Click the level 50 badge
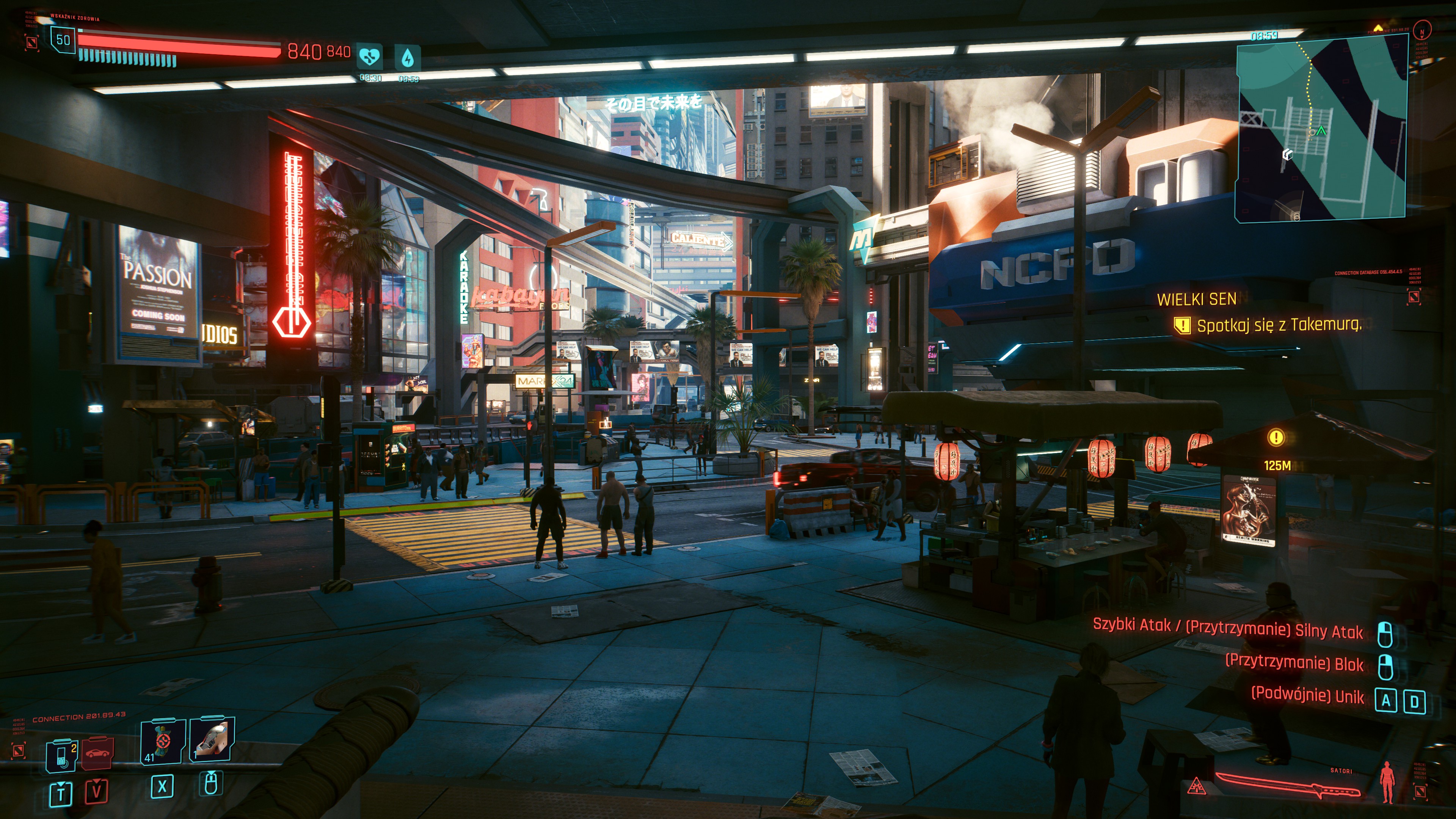The image size is (1456, 819). pos(63,40)
